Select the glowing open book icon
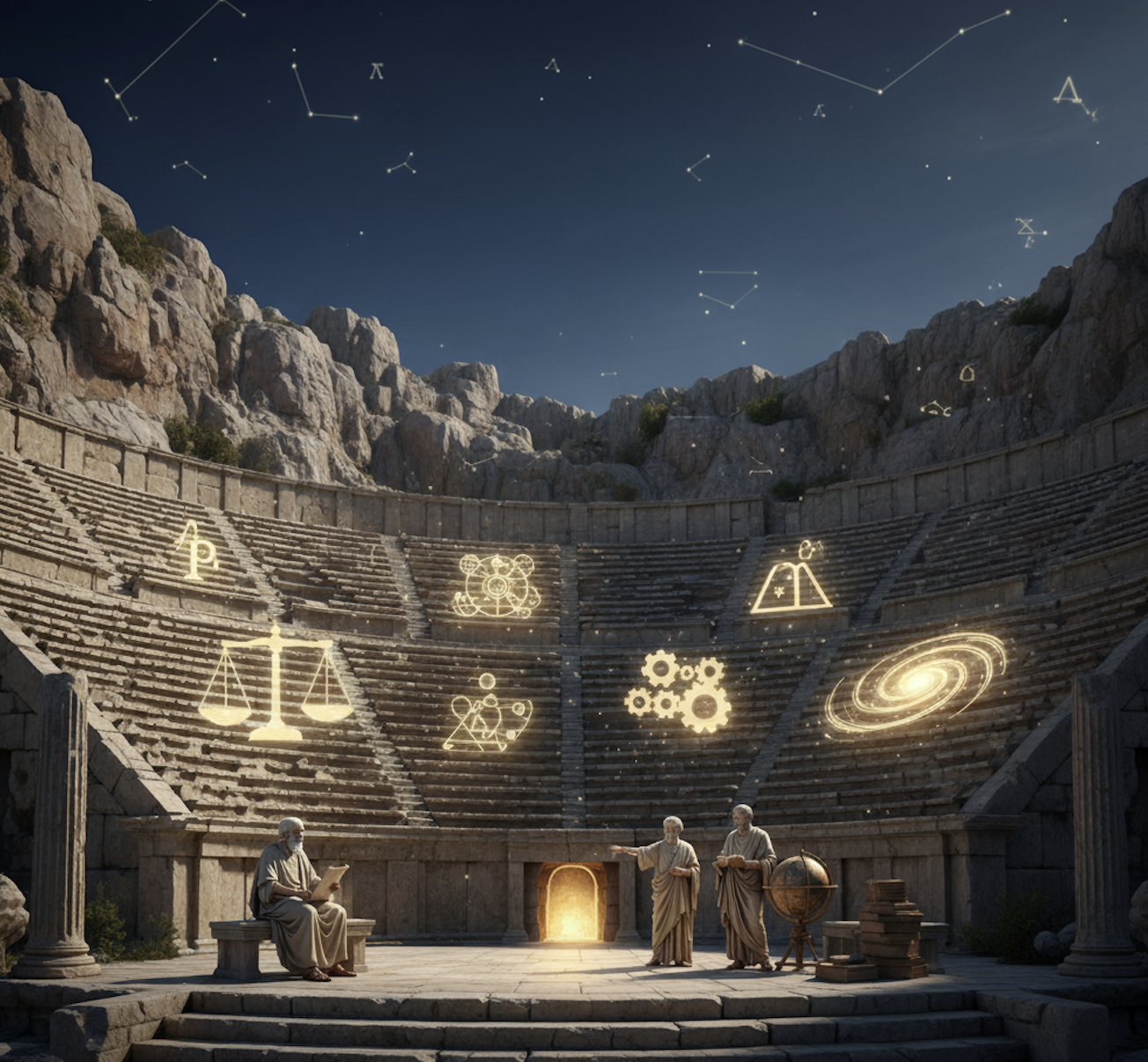 point(791,581)
